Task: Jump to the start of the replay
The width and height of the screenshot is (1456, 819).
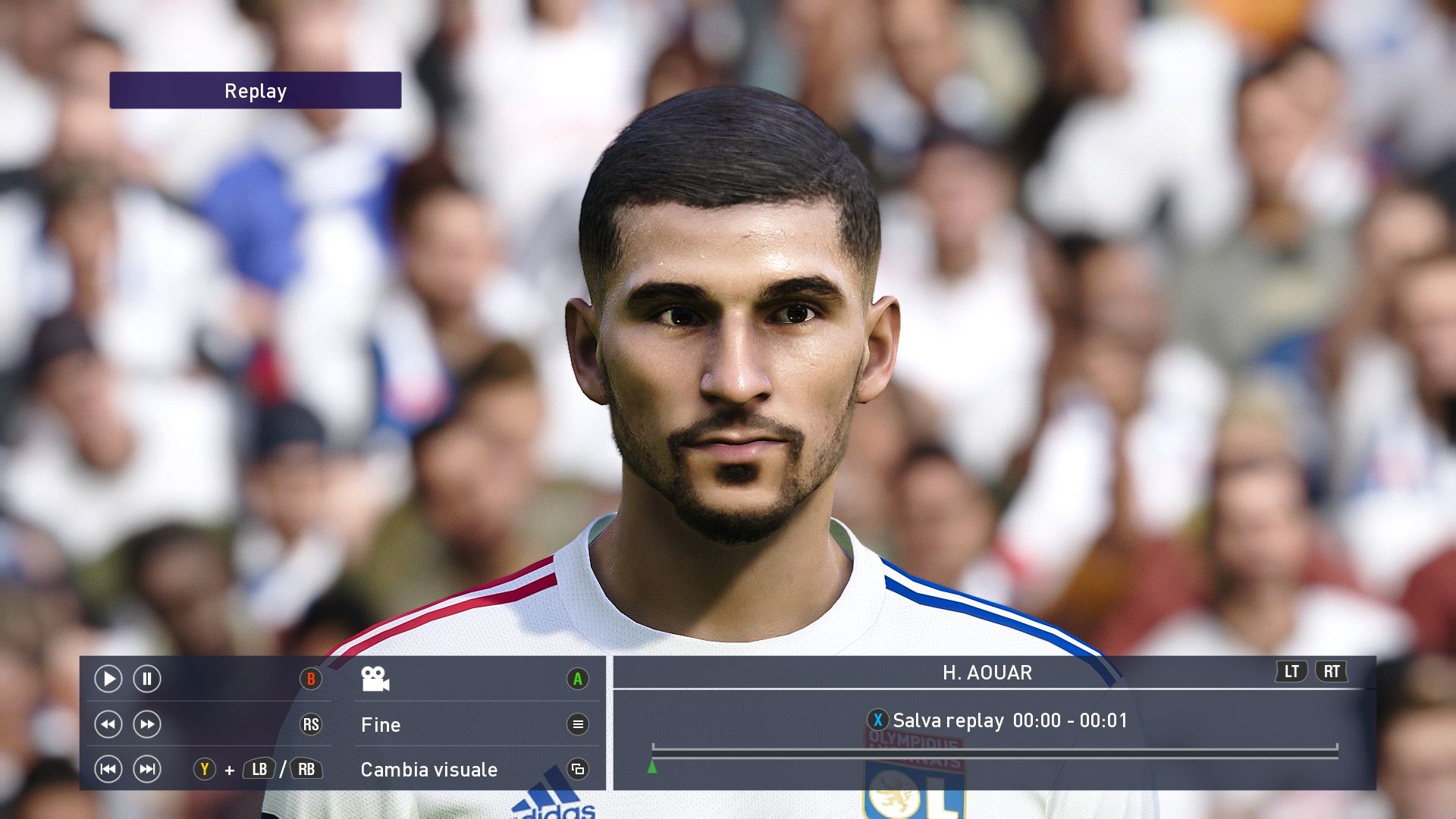Action: click(x=108, y=770)
